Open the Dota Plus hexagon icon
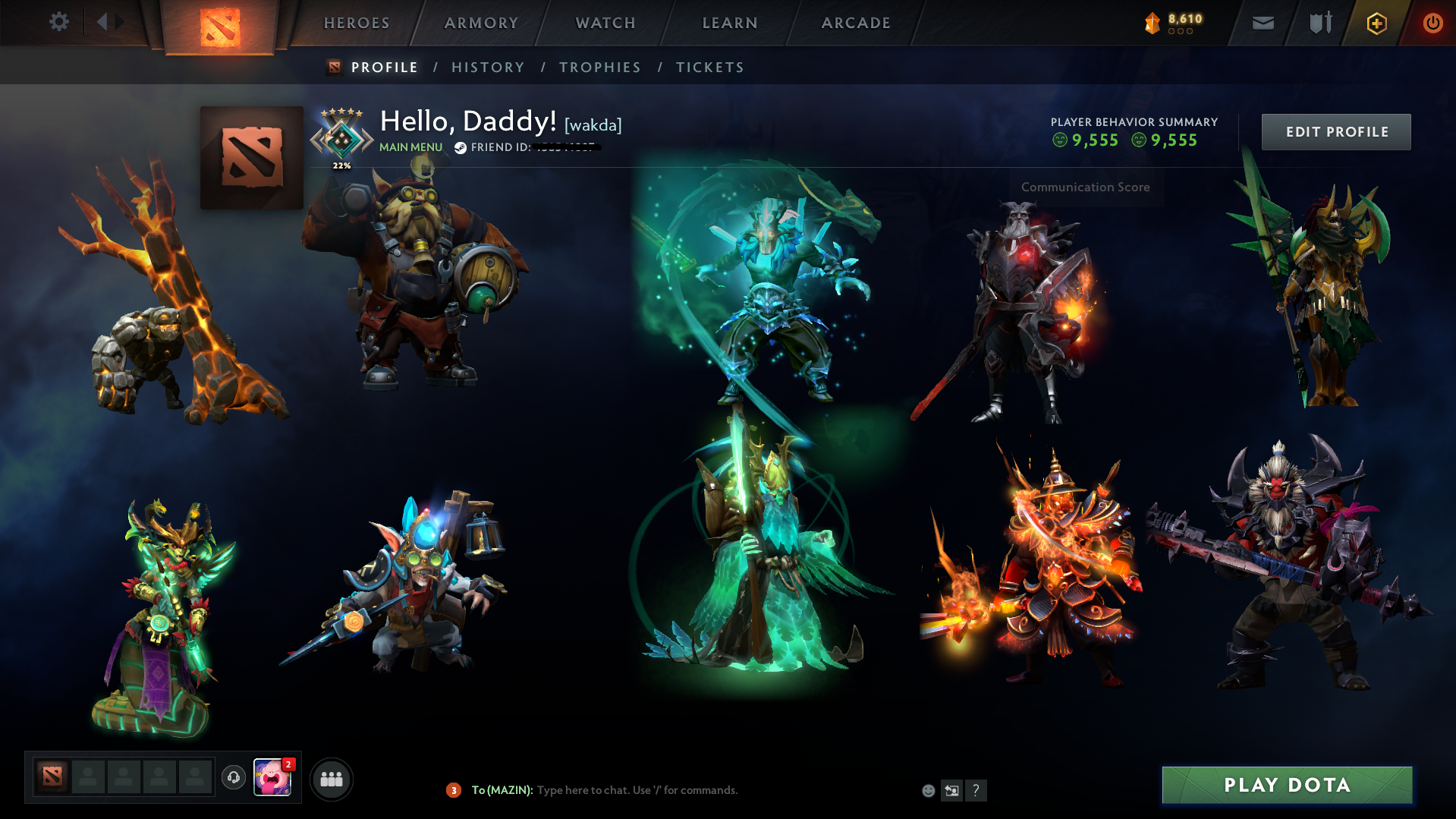This screenshot has height=819, width=1456. (x=1376, y=23)
